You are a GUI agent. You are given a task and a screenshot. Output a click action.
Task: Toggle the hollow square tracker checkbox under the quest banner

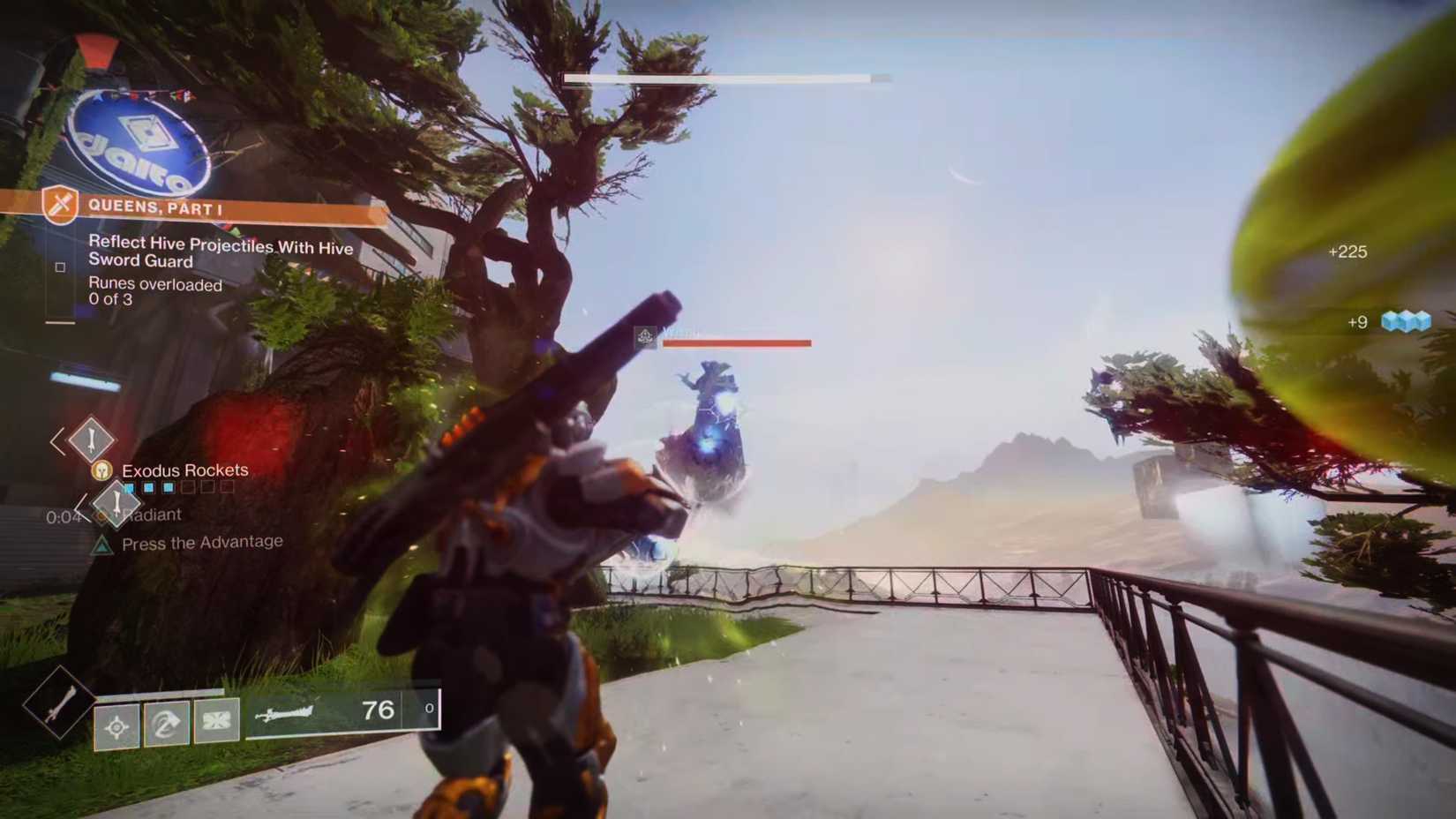tap(61, 267)
